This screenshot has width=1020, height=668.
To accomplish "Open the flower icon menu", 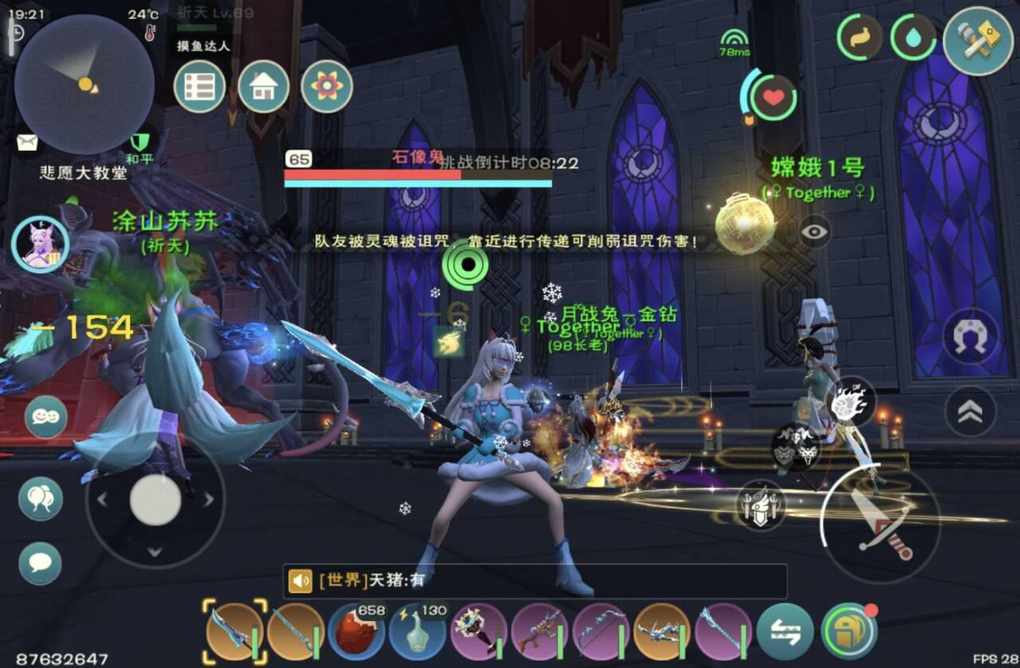I will [x=326, y=87].
